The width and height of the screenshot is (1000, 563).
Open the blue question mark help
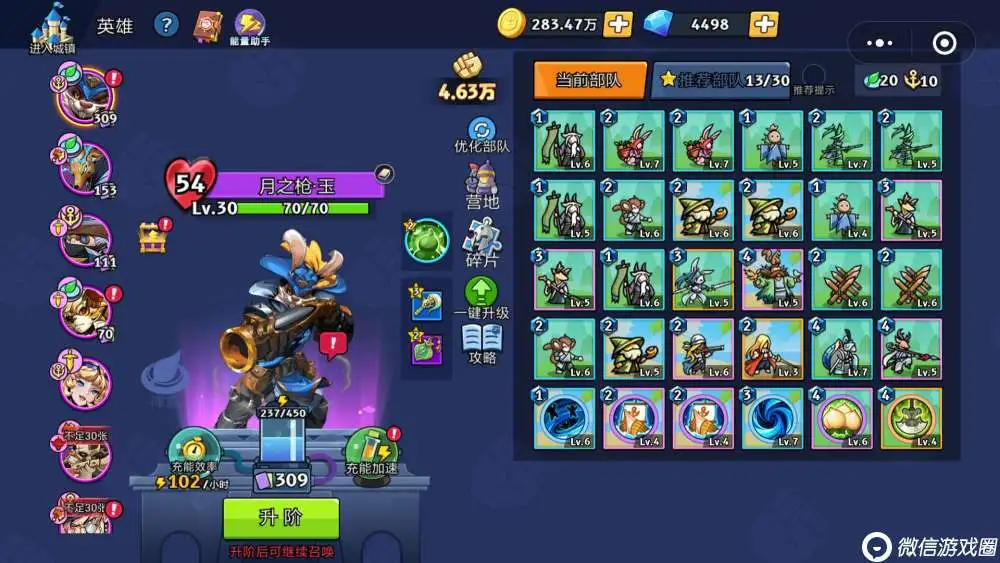tap(166, 25)
